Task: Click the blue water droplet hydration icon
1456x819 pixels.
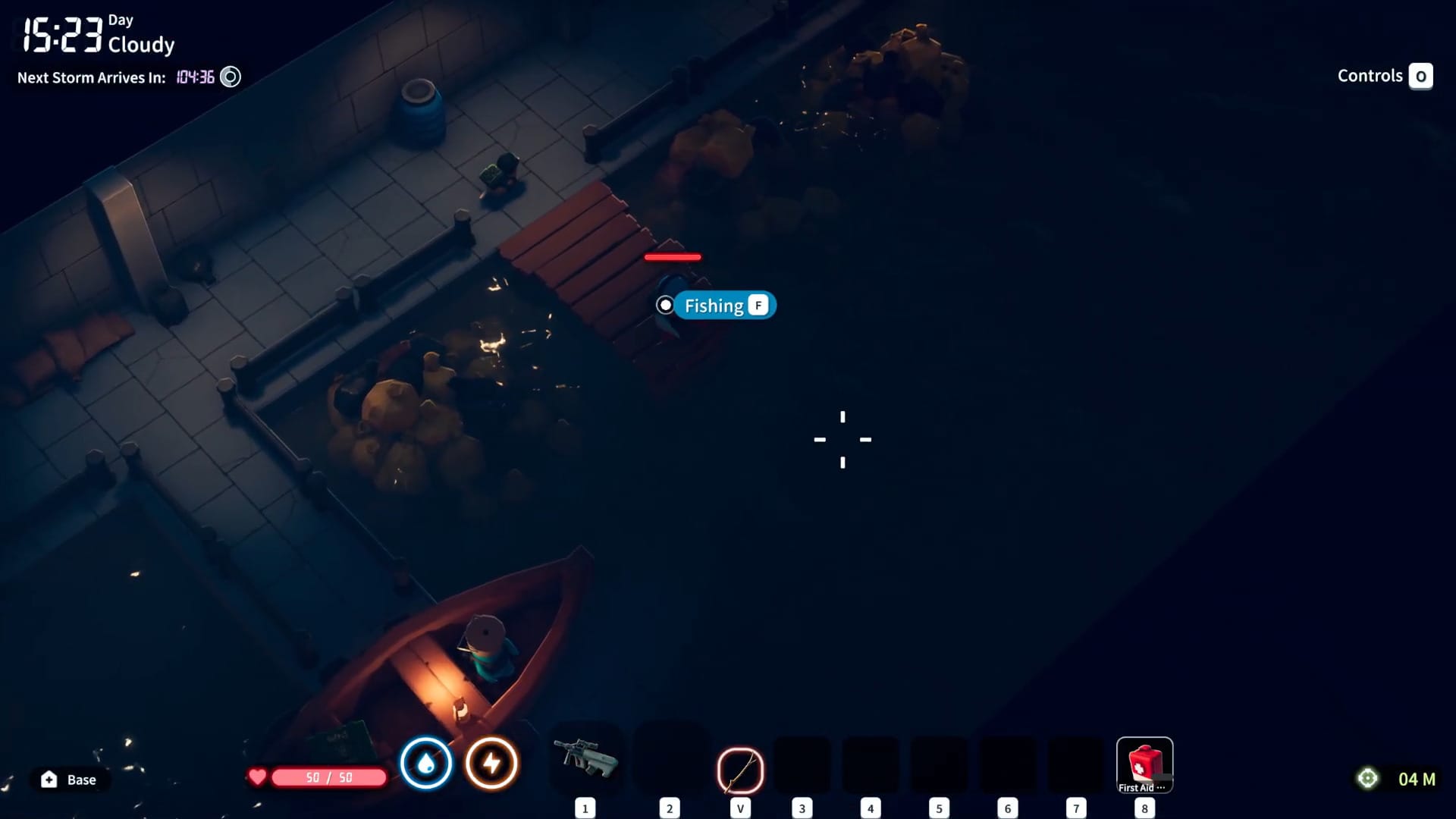Action: (x=427, y=764)
